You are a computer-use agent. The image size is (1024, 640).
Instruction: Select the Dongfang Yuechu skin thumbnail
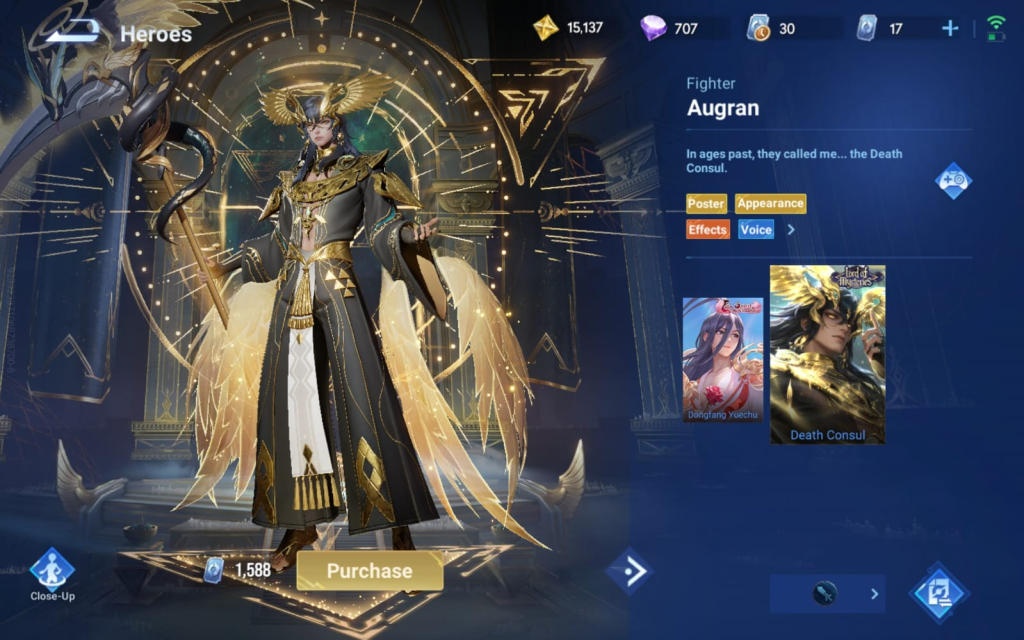tap(722, 359)
